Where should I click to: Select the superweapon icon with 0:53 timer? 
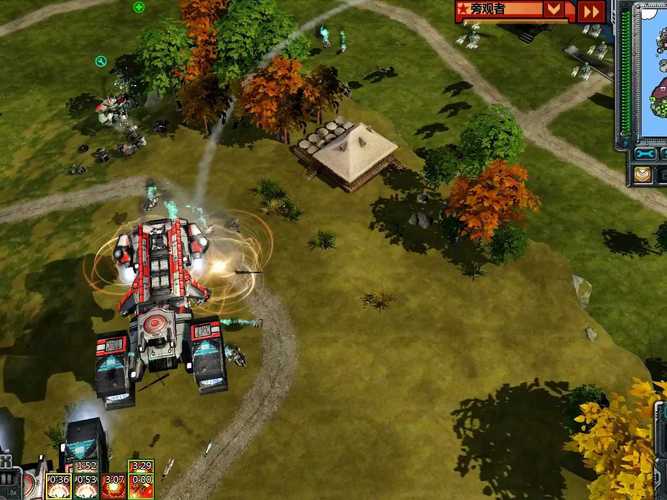[x=86, y=486]
